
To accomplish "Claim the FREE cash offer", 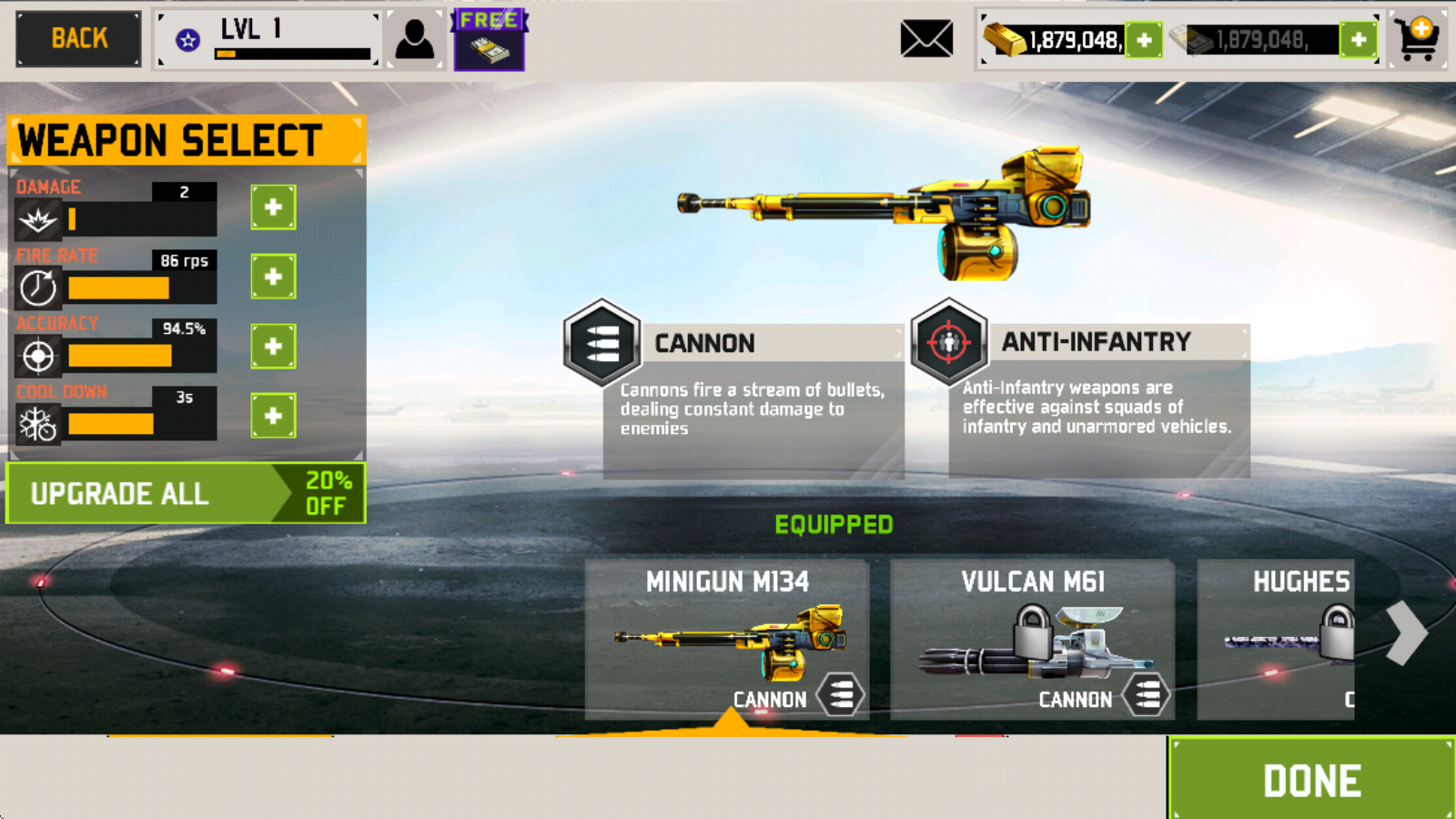I will 489,40.
